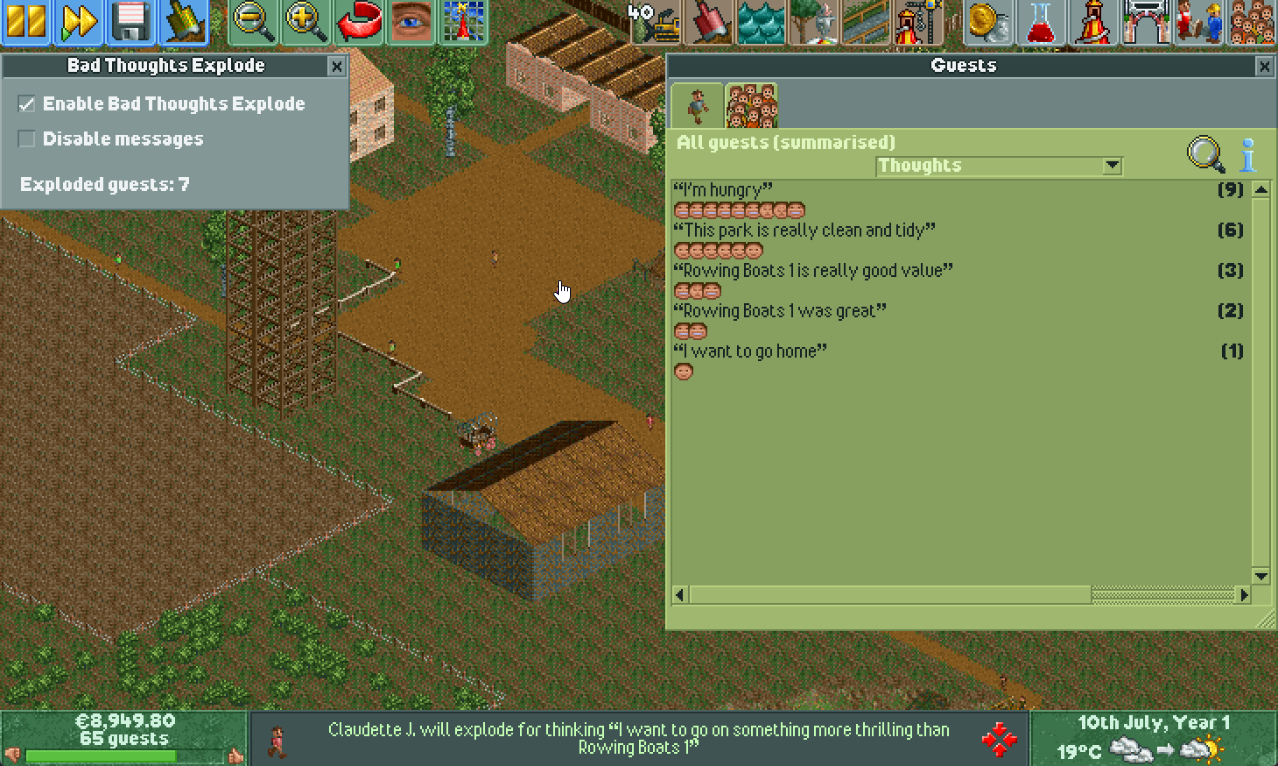Open the Thoughts dropdown in Guests window
This screenshot has height=766, width=1278.
1112,166
